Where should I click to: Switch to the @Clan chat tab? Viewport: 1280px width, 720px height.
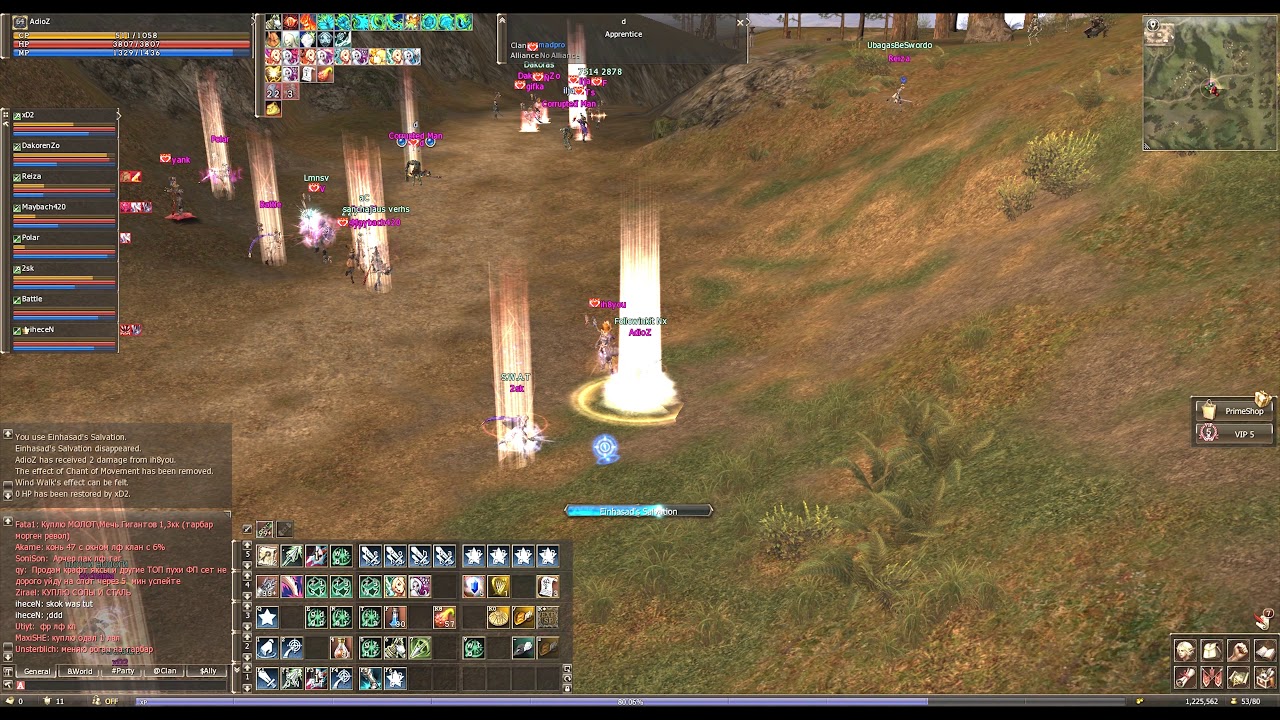165,671
